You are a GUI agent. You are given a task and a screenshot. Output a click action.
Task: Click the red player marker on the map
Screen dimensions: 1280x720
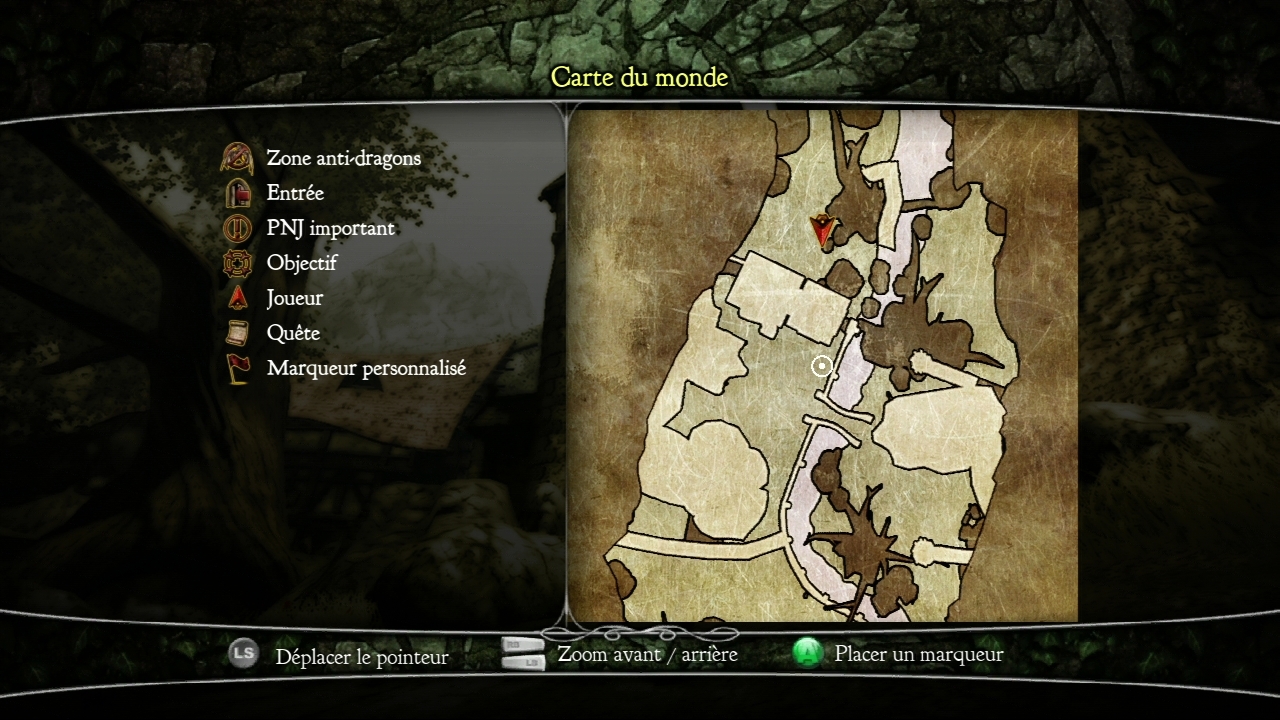point(823,231)
